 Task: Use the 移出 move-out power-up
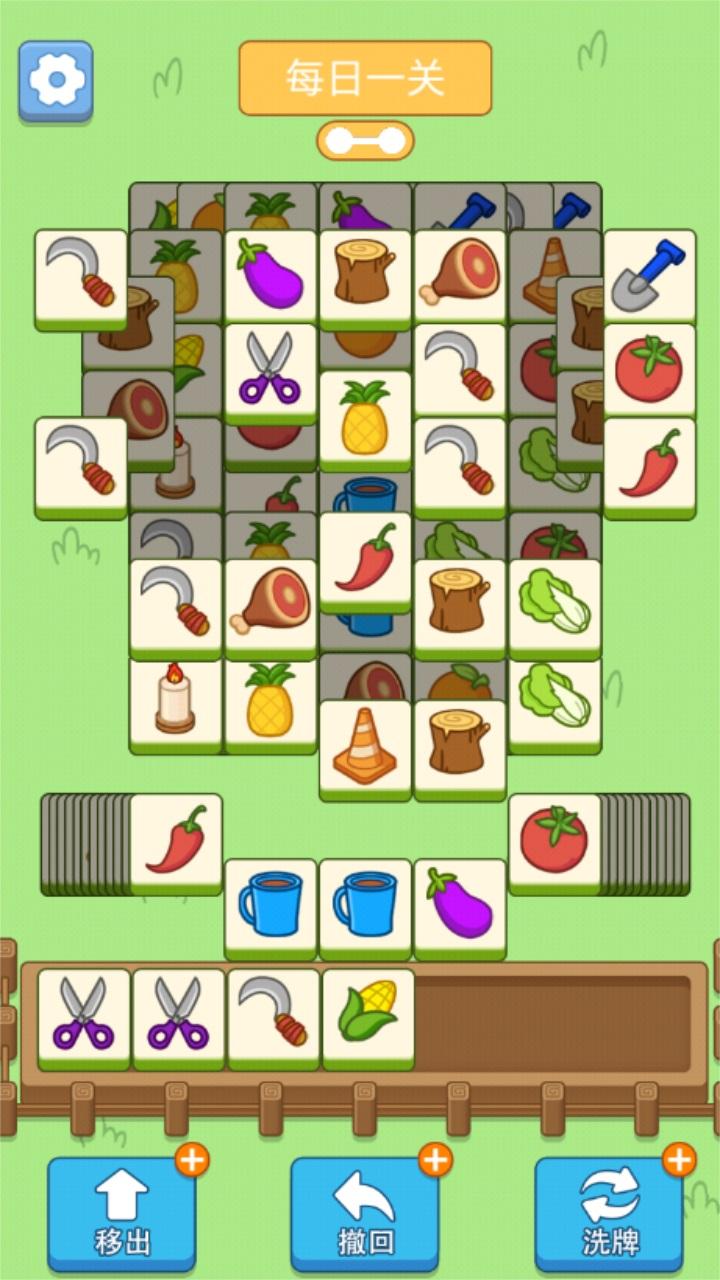pos(122,1214)
